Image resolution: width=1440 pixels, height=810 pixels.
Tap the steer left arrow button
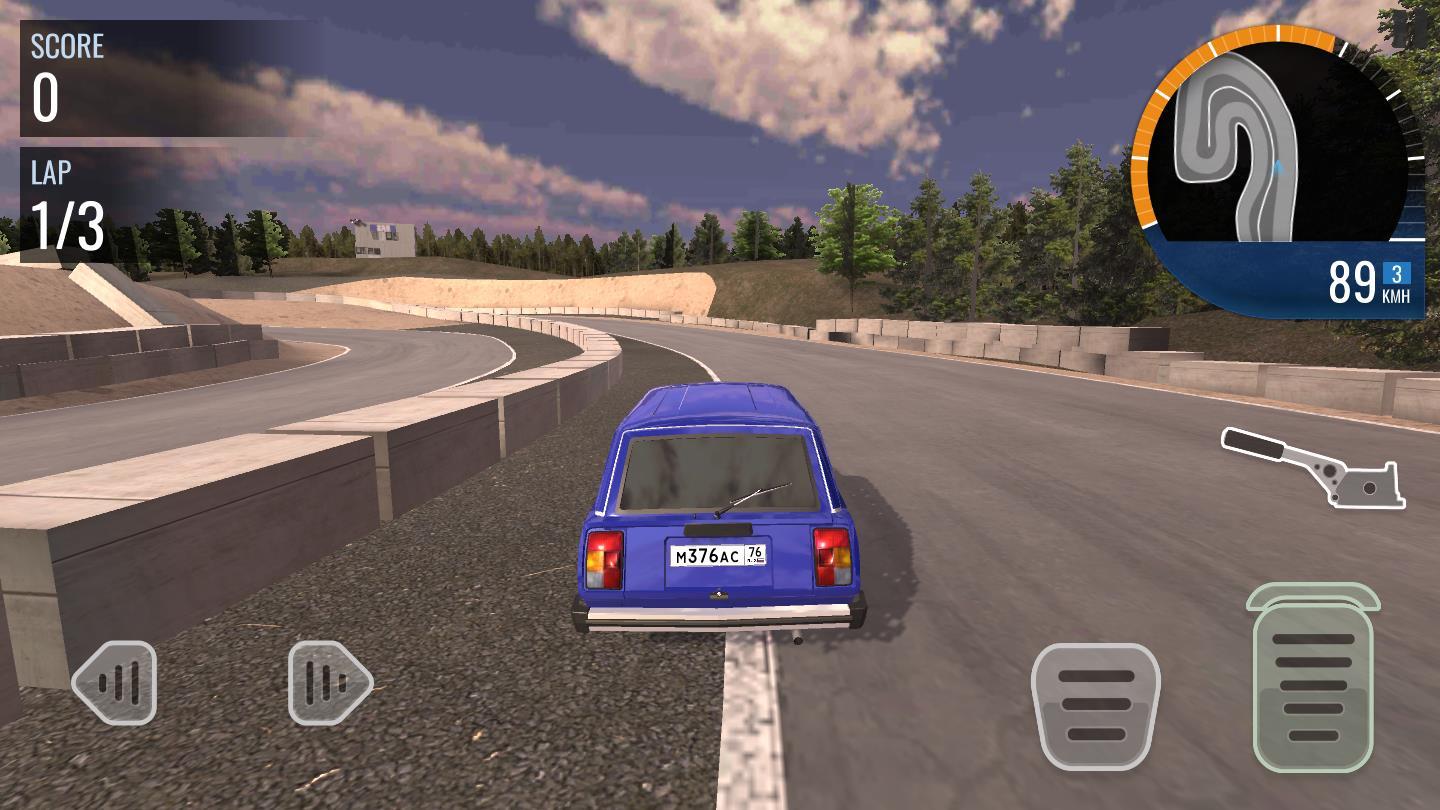115,683
